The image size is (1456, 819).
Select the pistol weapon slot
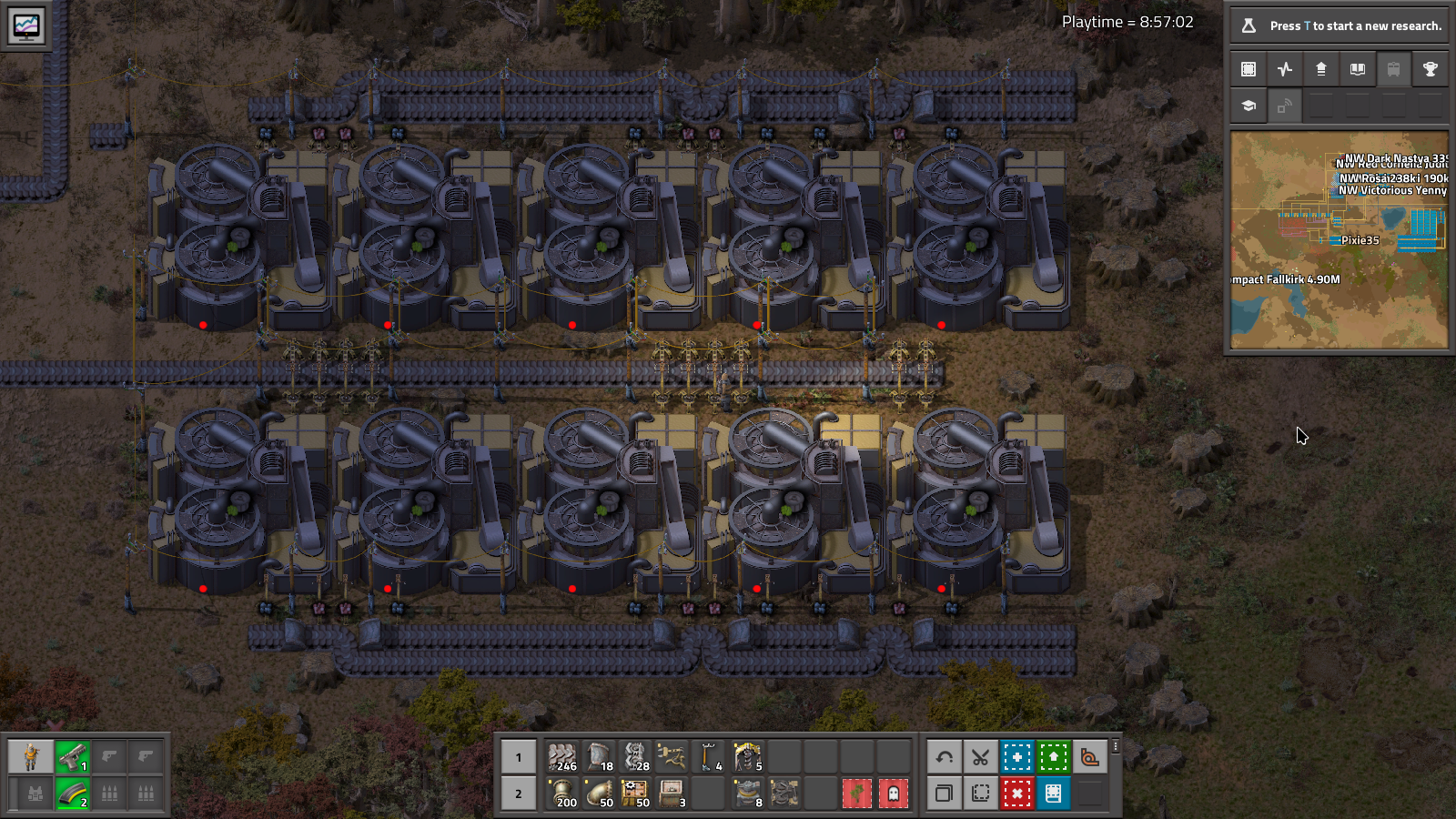72,756
